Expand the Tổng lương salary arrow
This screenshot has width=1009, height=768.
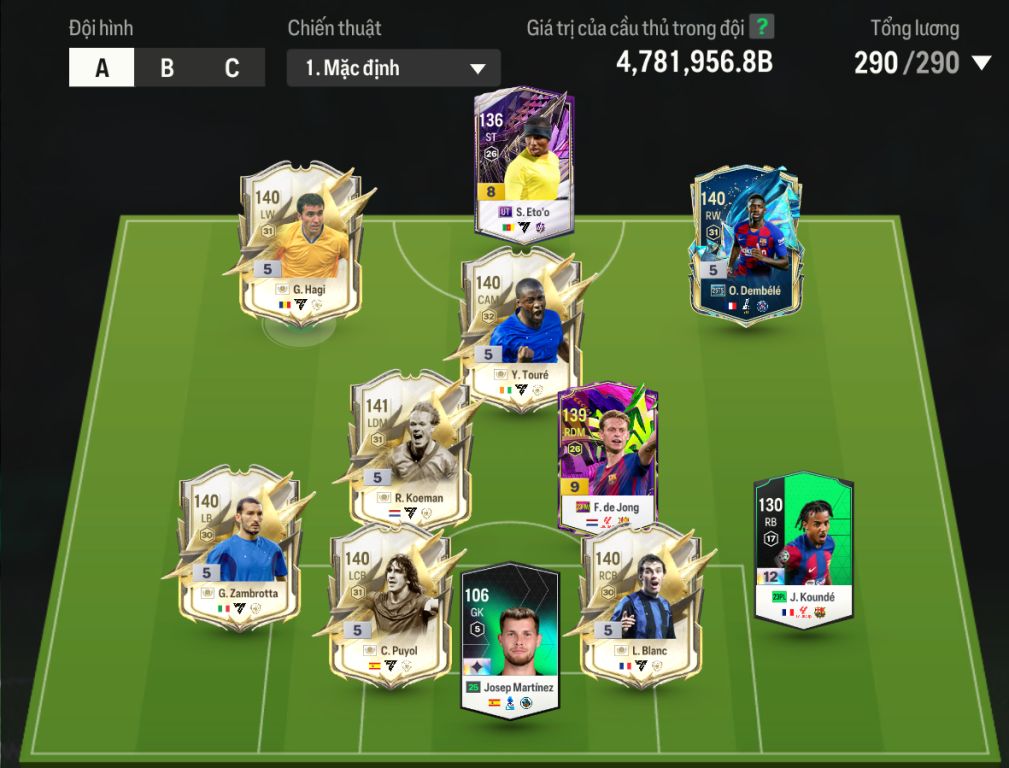tap(981, 63)
